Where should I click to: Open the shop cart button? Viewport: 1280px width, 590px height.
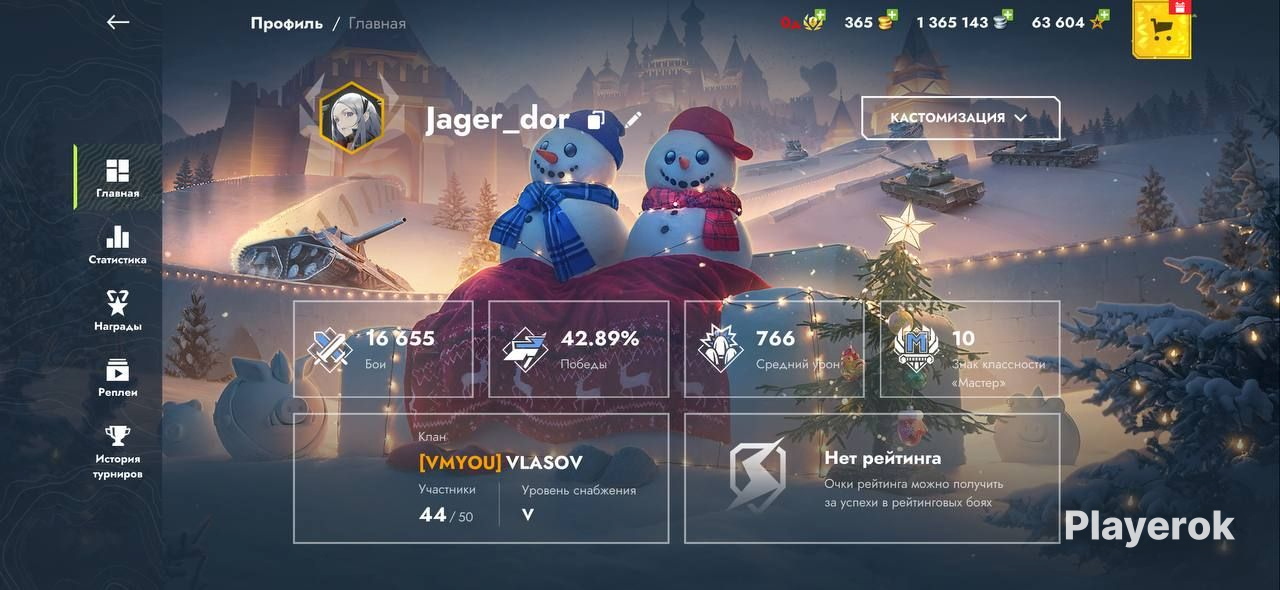tap(1161, 30)
